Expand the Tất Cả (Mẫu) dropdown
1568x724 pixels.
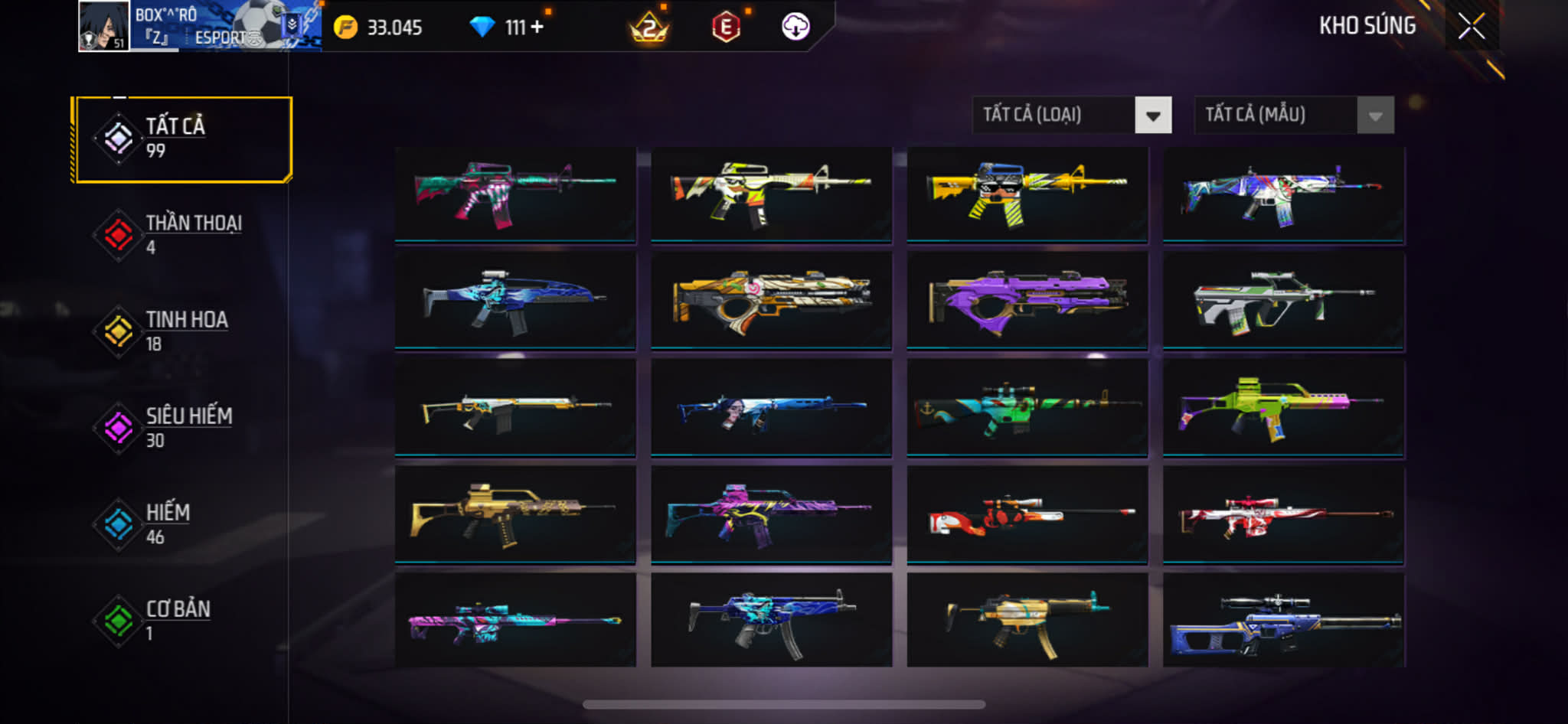[x=1293, y=116]
